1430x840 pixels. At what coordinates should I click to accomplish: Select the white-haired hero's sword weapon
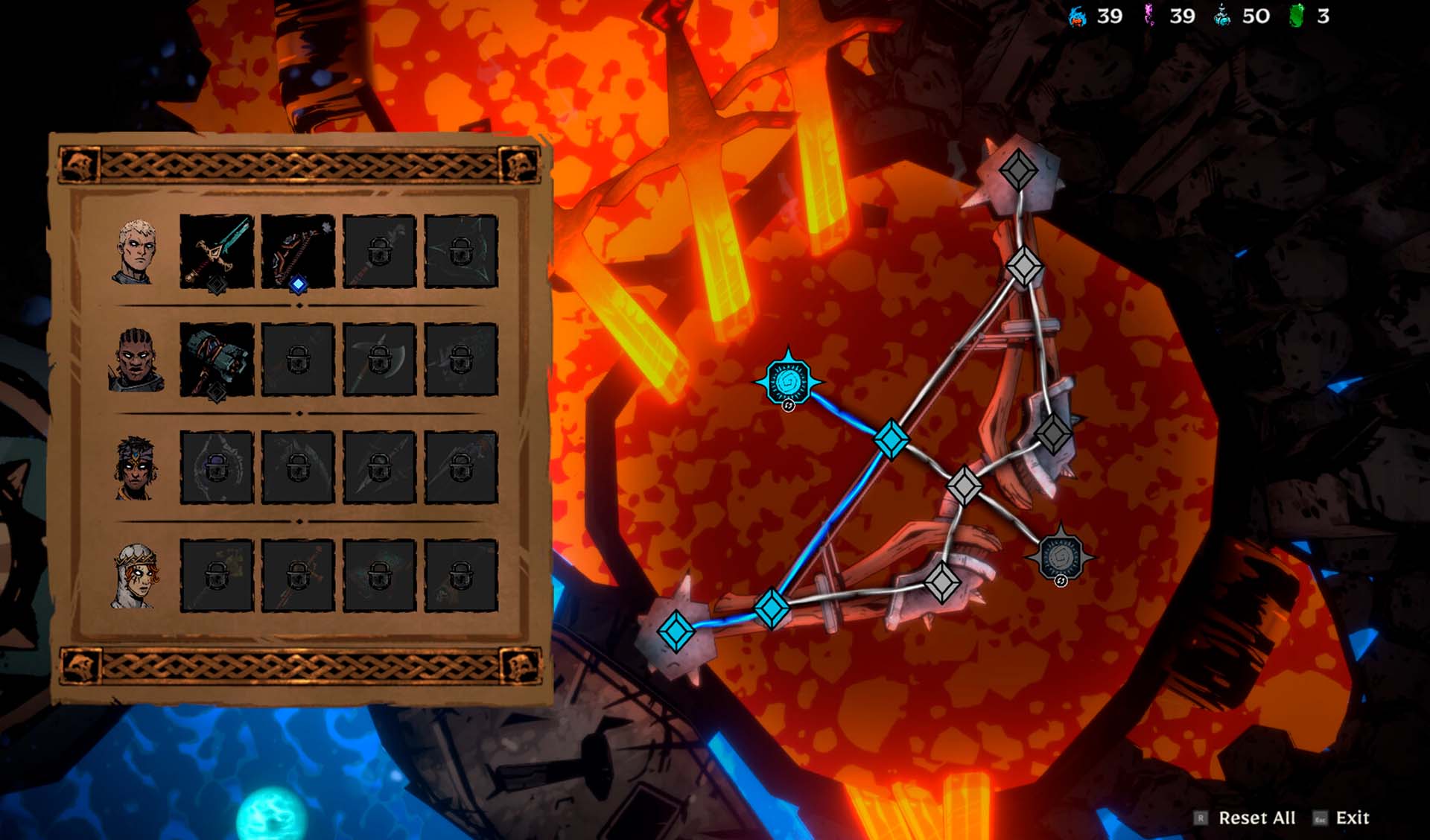coord(217,251)
